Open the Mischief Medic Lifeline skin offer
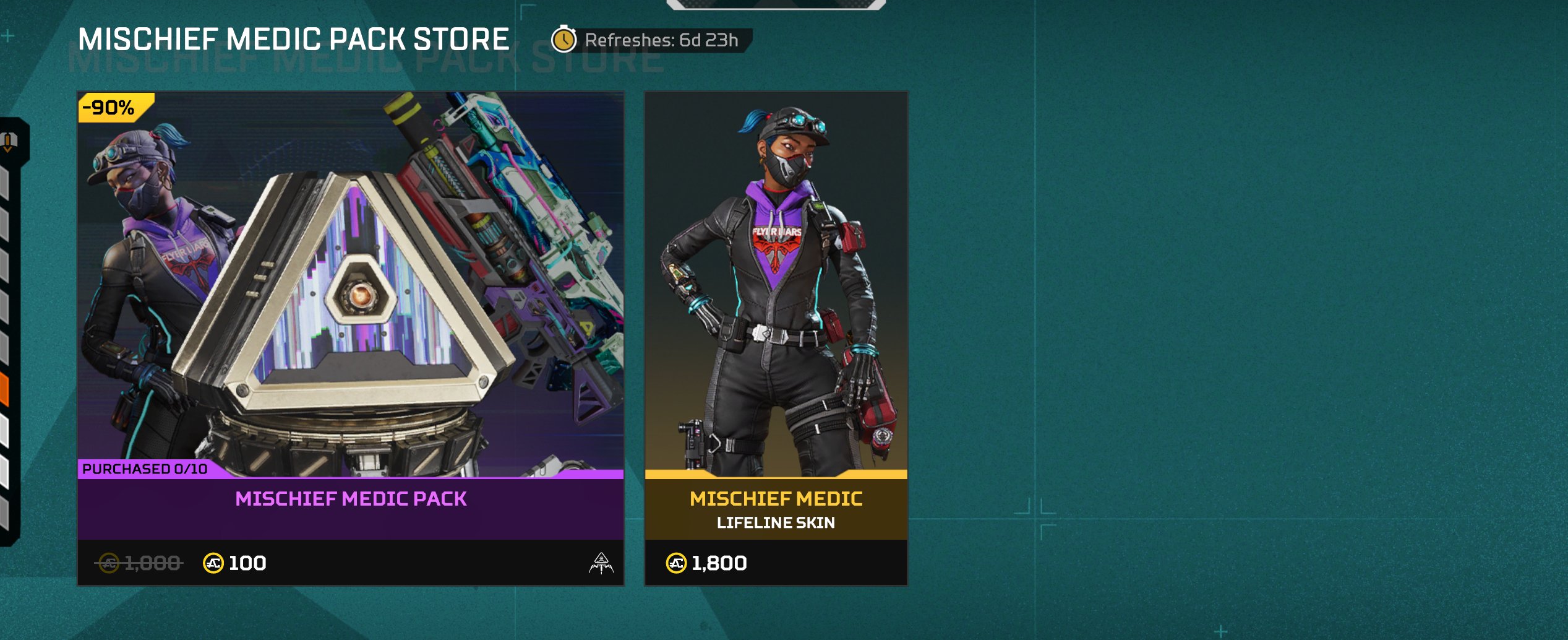1568x640 pixels. pos(776,338)
